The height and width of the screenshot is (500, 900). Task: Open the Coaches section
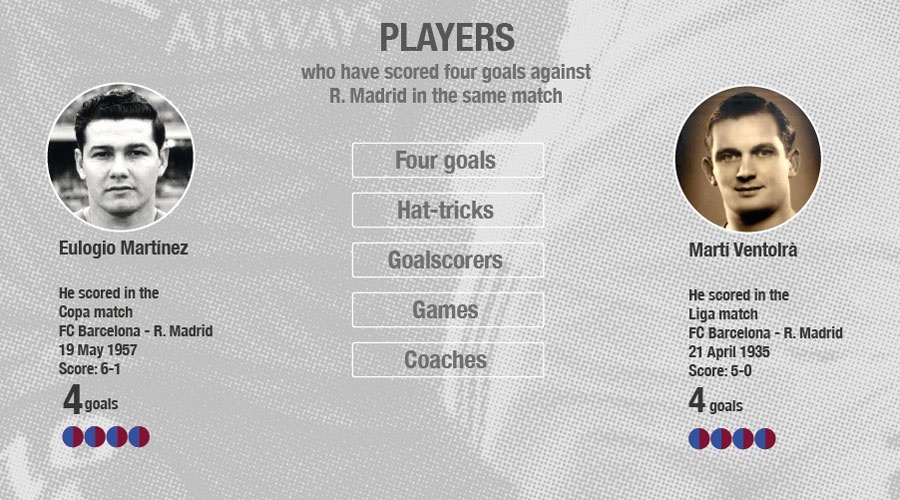[447, 360]
